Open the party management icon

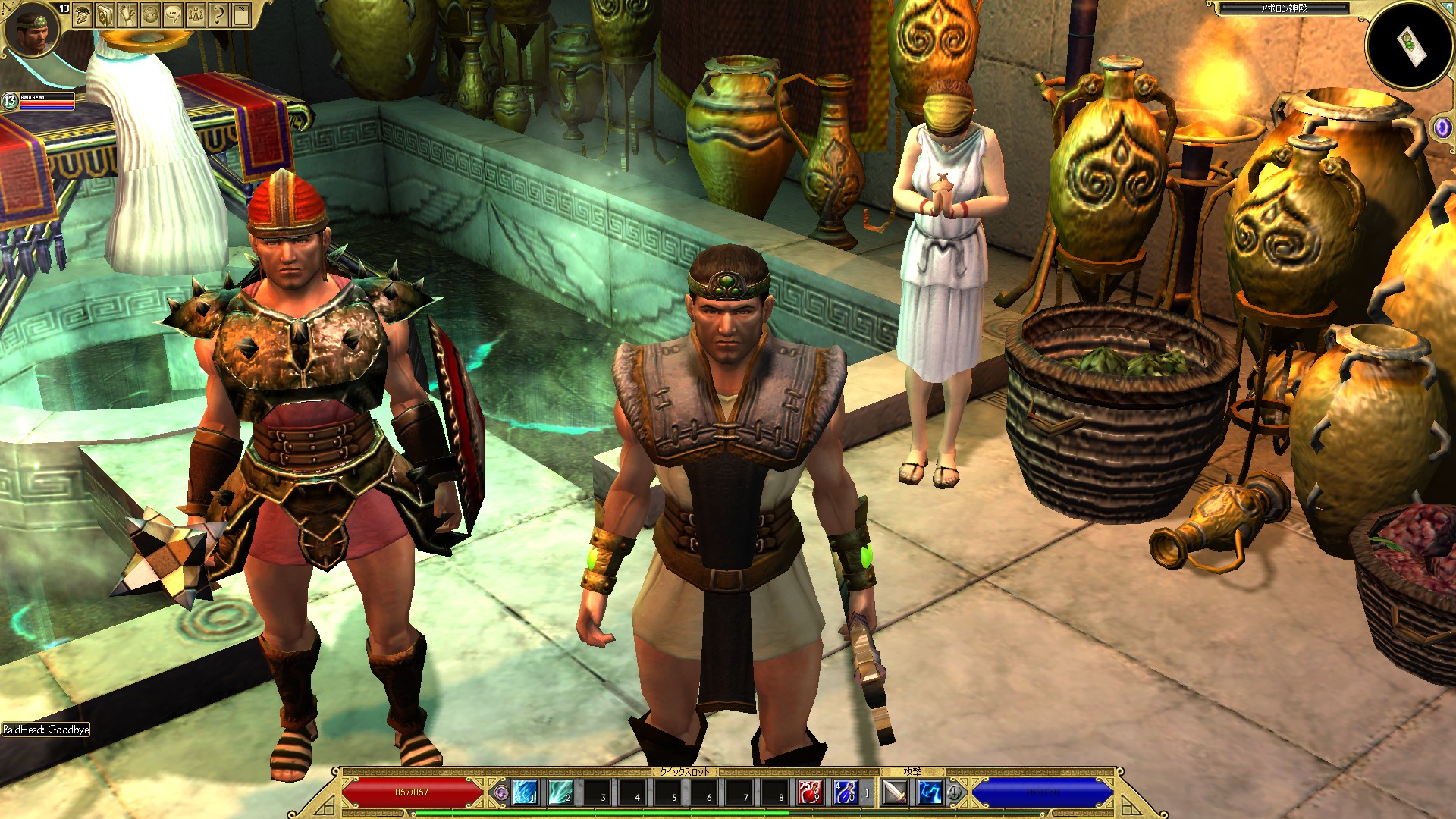pos(196,14)
